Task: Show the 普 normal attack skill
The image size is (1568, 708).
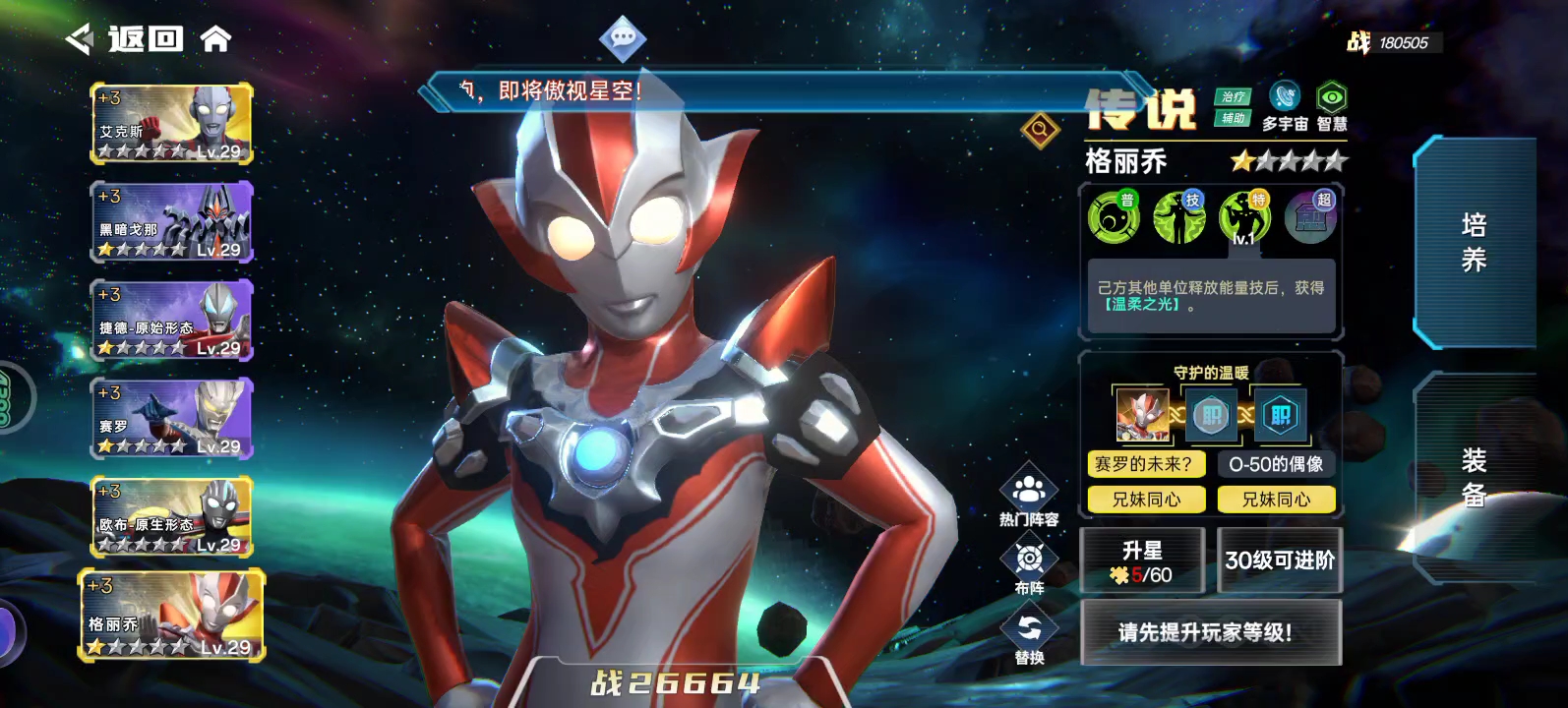Action: point(1114,217)
